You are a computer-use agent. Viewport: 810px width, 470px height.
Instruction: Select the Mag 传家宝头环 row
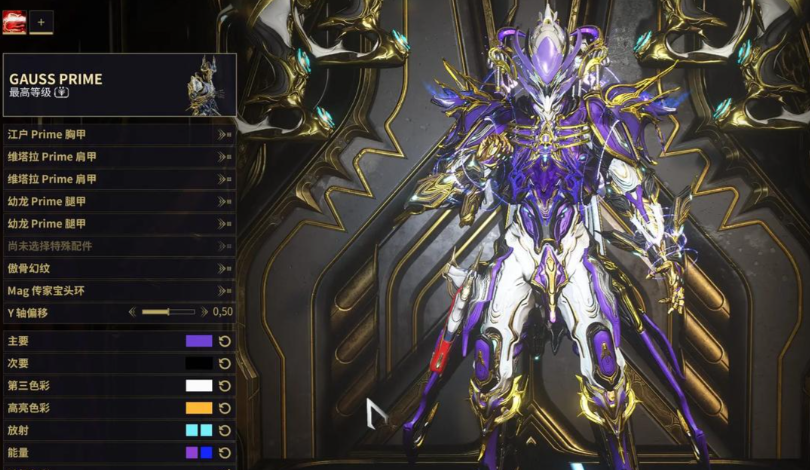[x=119, y=291]
